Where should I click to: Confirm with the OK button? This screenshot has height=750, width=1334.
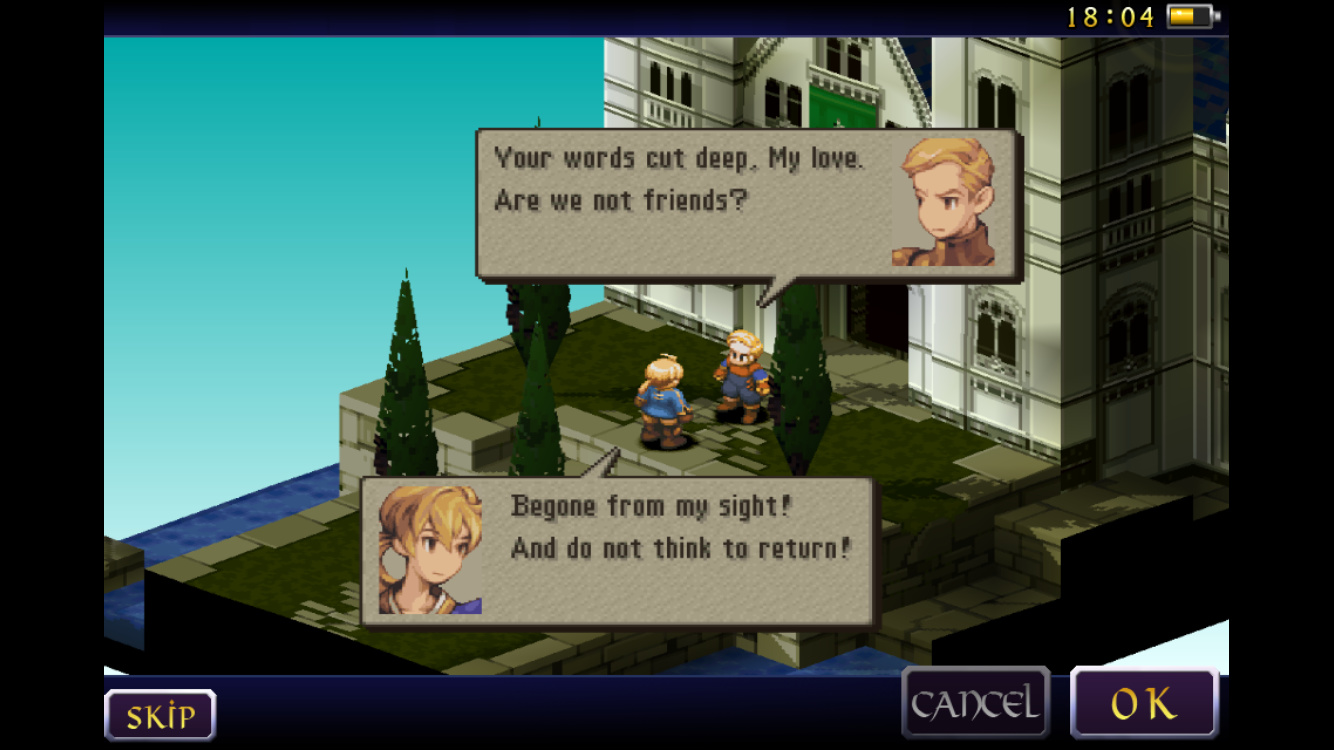1144,703
